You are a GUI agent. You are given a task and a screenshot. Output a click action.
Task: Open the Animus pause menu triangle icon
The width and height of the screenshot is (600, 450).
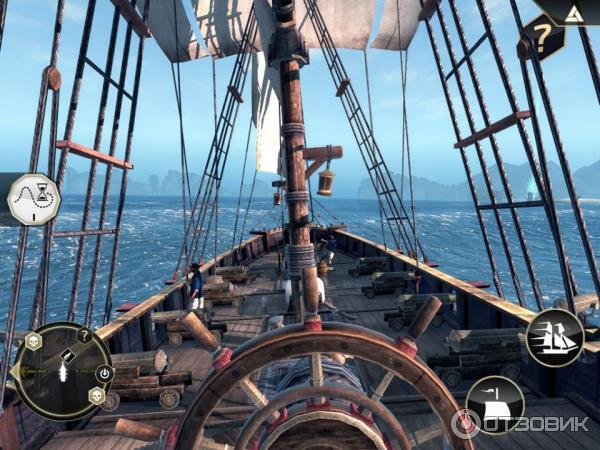coord(572,13)
